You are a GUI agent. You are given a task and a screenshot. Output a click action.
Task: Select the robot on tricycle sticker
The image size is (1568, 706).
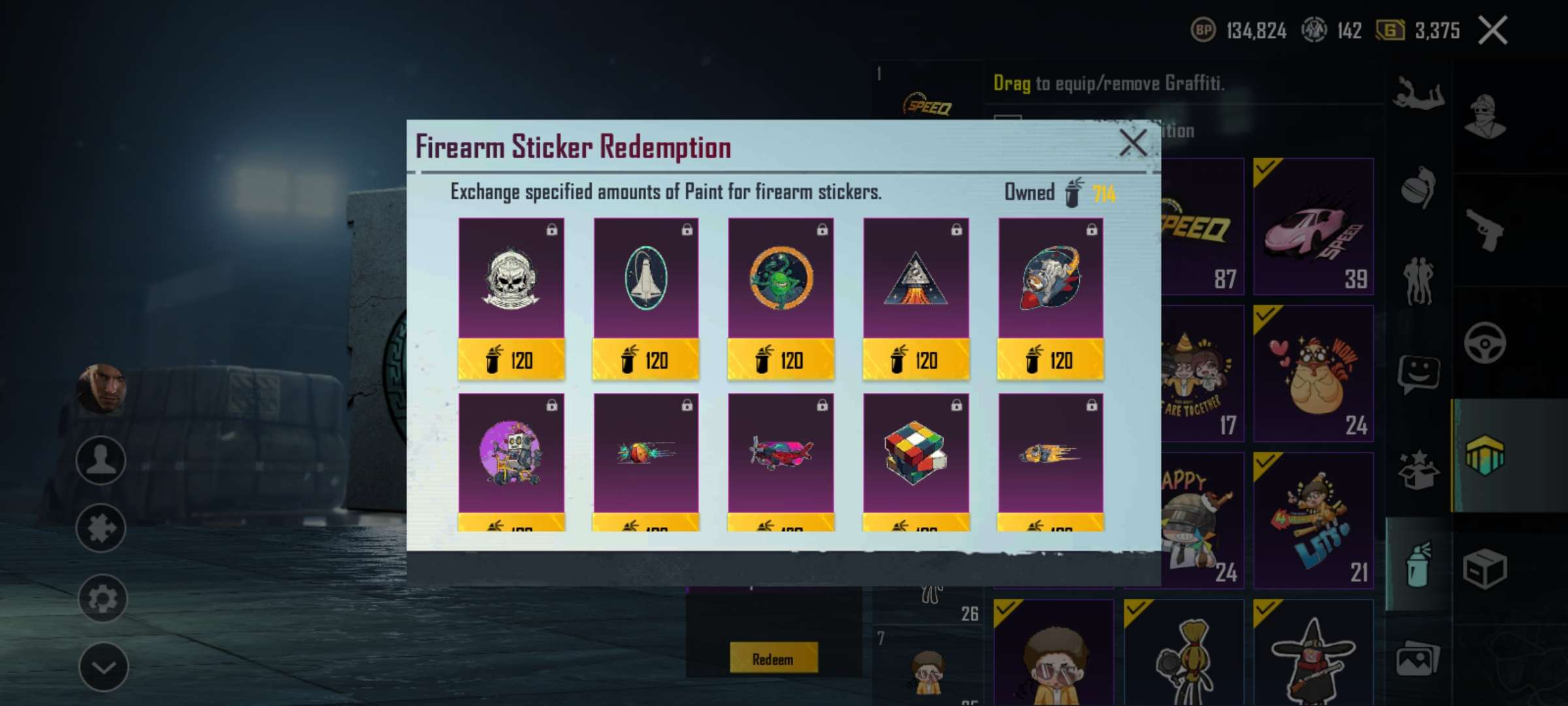tap(511, 454)
